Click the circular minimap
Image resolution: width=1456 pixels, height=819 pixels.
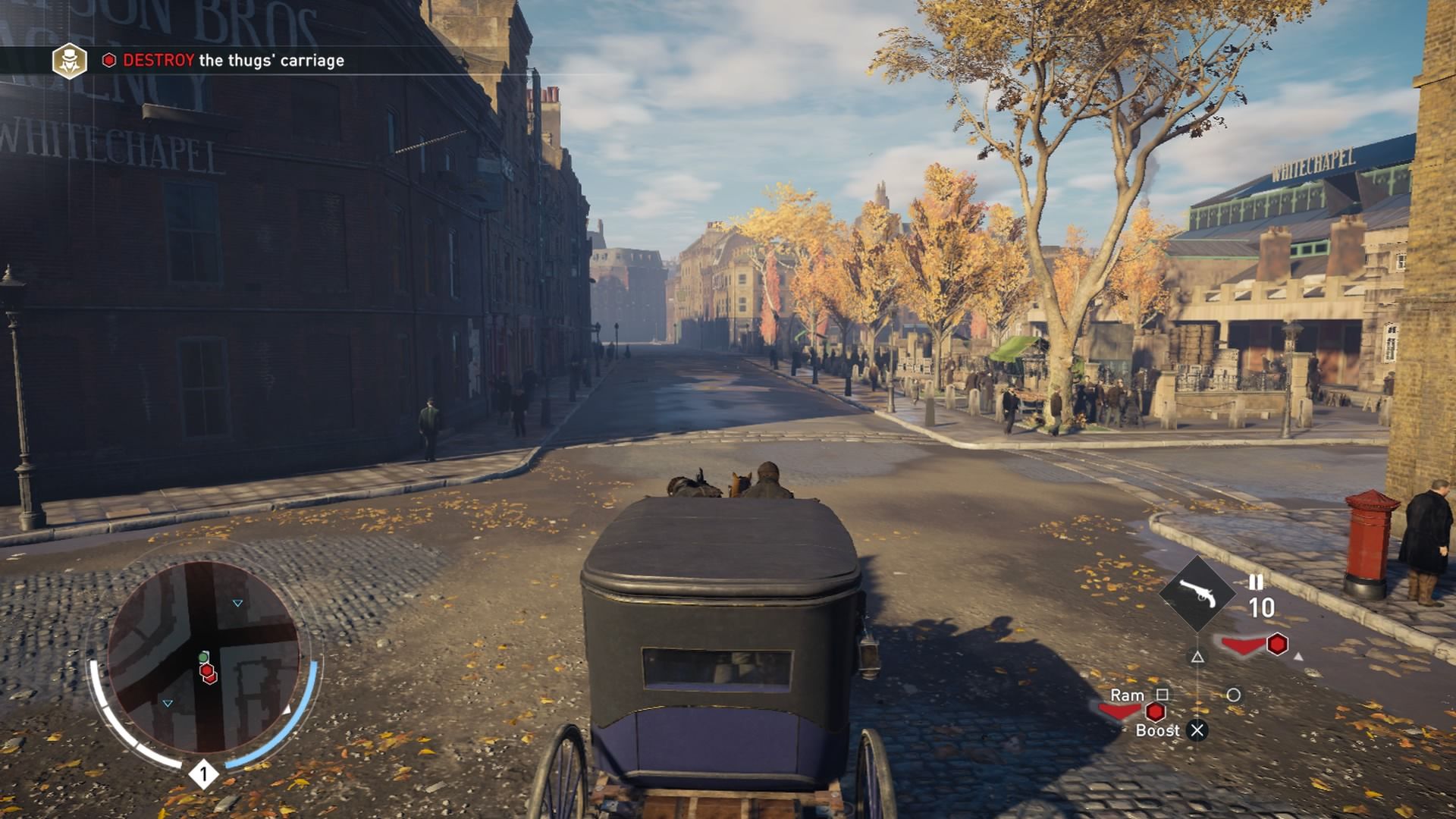(203, 657)
